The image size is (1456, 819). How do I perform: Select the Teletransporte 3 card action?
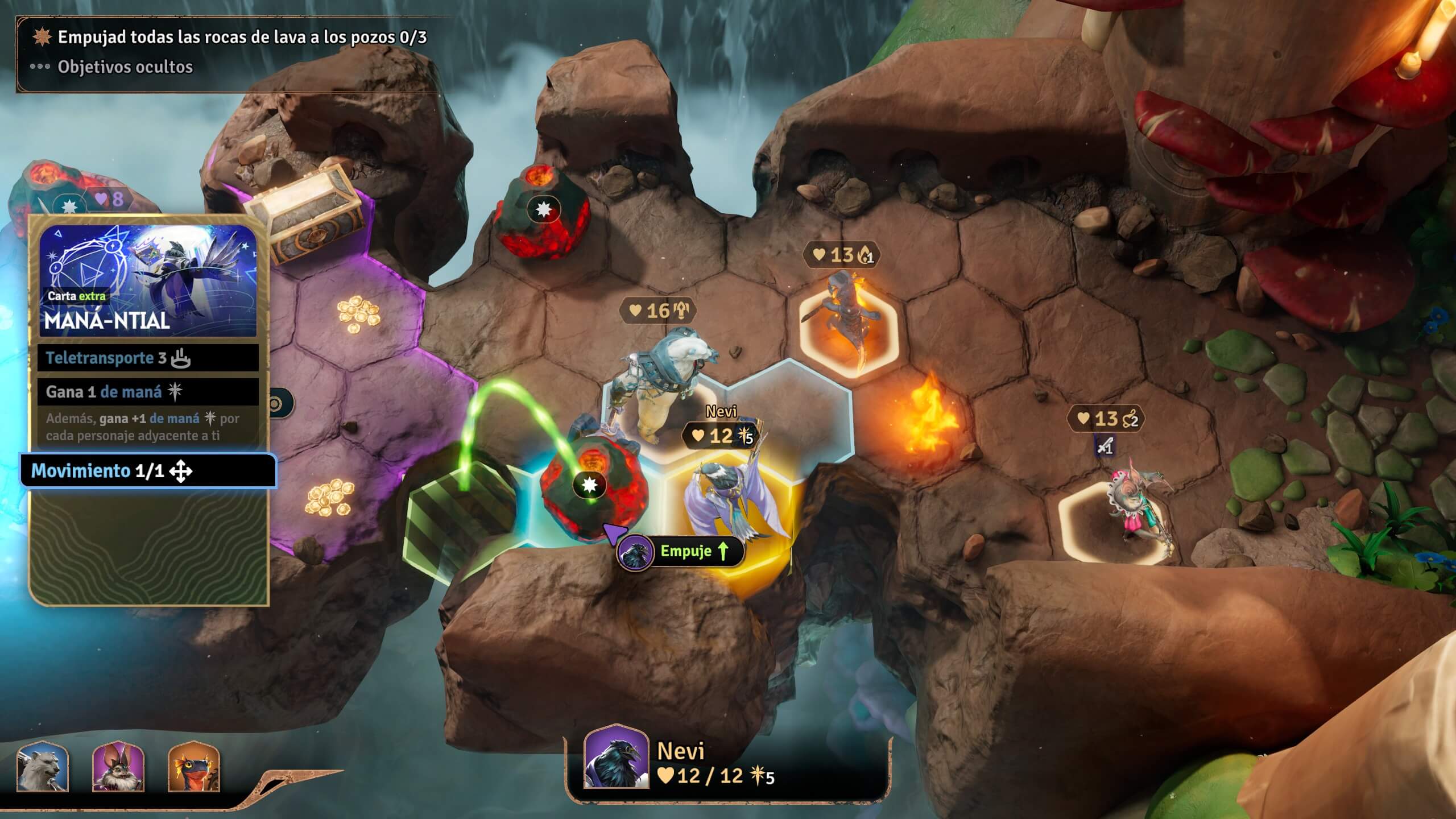pos(148,358)
